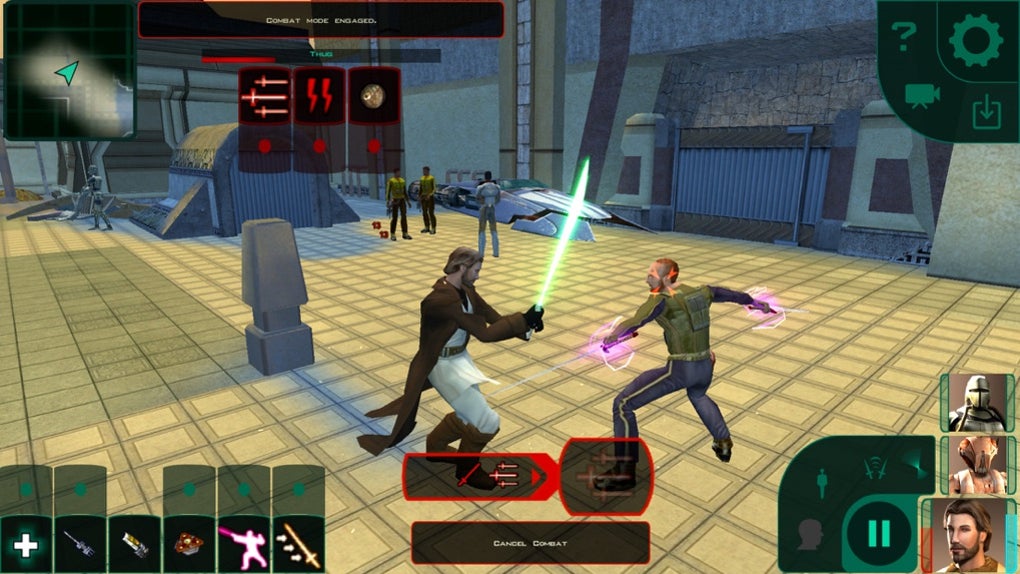Open the save game download icon
Image resolution: width=1020 pixels, height=574 pixels.
click(x=986, y=113)
